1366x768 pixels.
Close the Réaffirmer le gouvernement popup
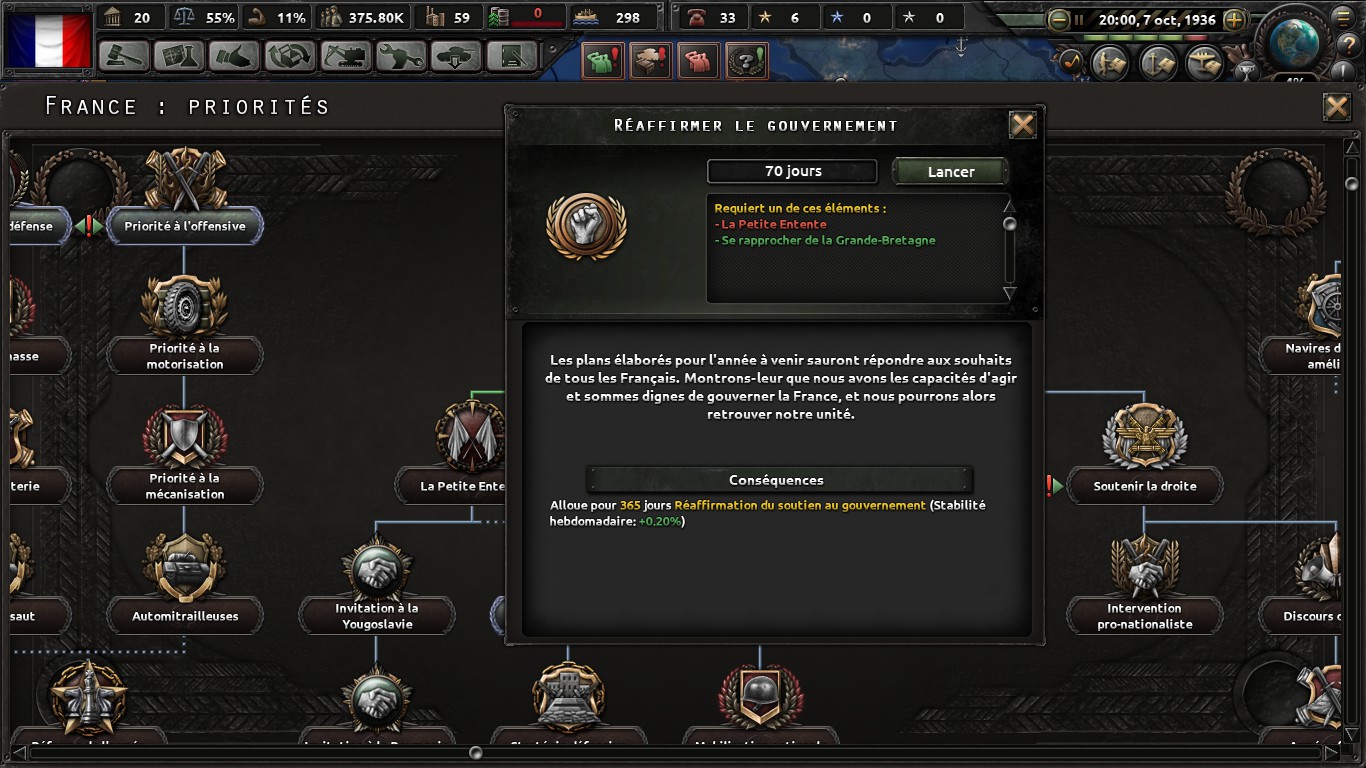[1022, 125]
